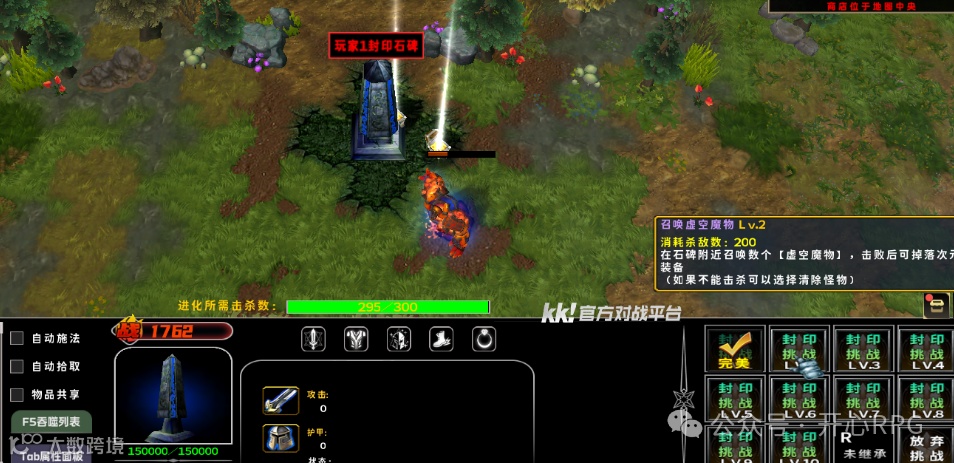Viewport: 954px width, 463px height.
Task: Select the sword equipment slot icon
Action: pyautogui.click(x=313, y=340)
